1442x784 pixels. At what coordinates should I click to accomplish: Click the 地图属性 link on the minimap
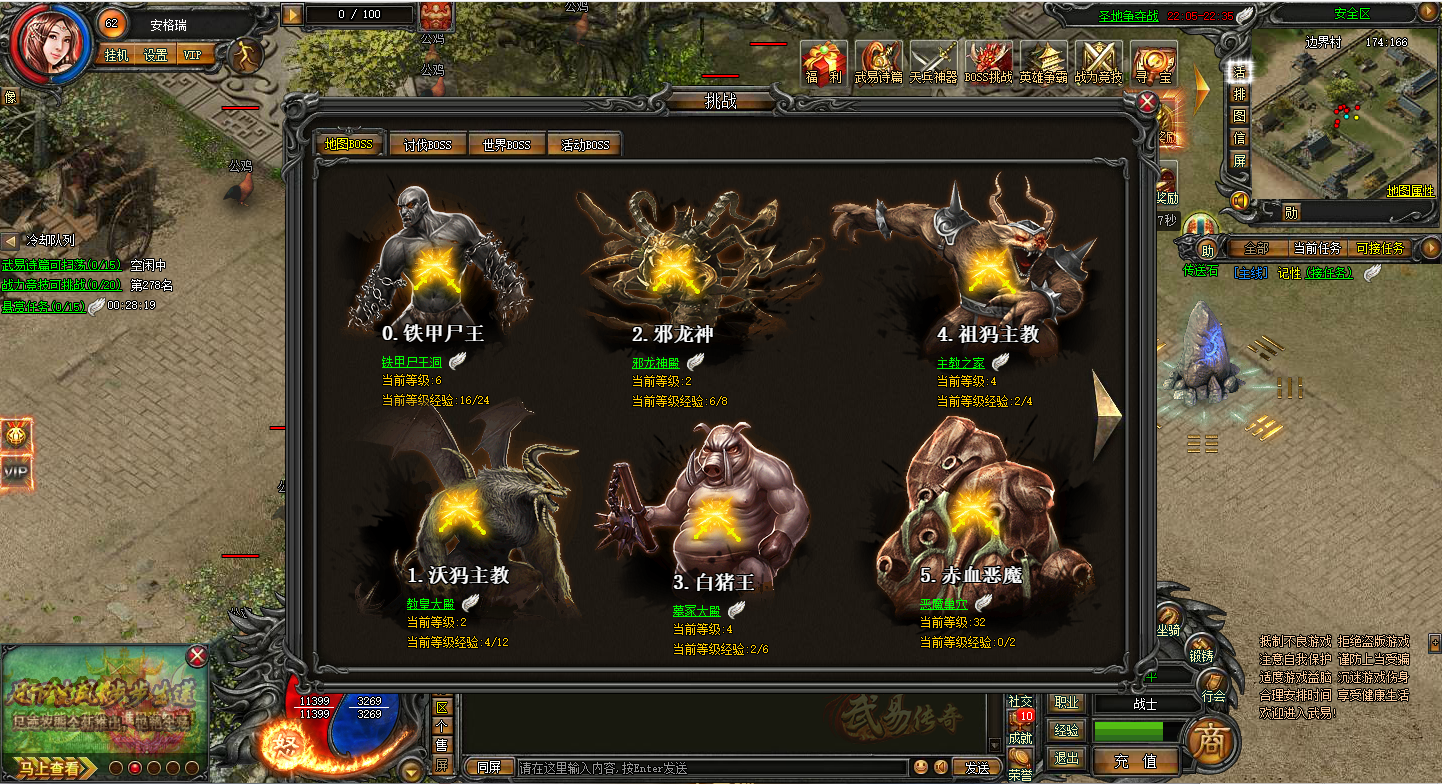click(x=1410, y=190)
